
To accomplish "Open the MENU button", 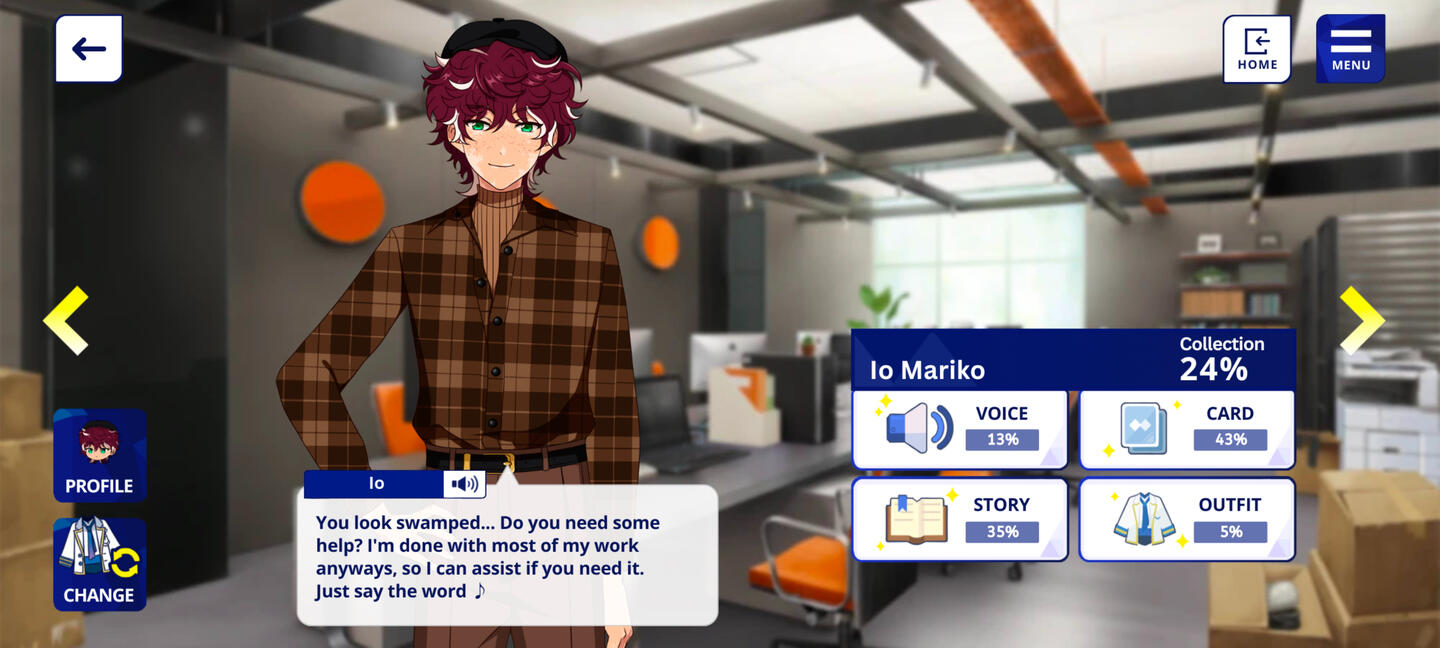I will pyautogui.click(x=1350, y=49).
